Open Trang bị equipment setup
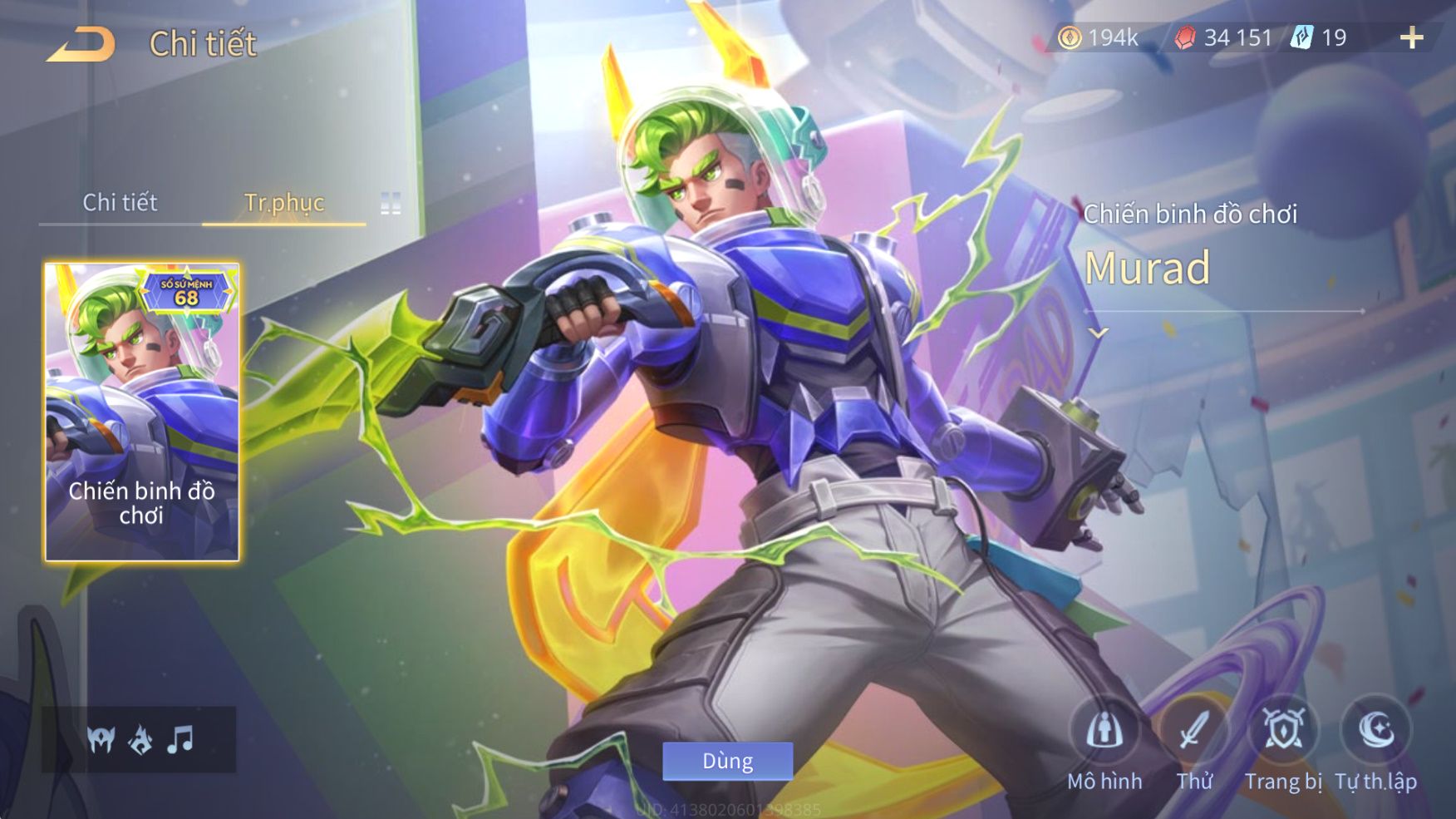Image resolution: width=1456 pixels, height=819 pixels. pos(1284,732)
